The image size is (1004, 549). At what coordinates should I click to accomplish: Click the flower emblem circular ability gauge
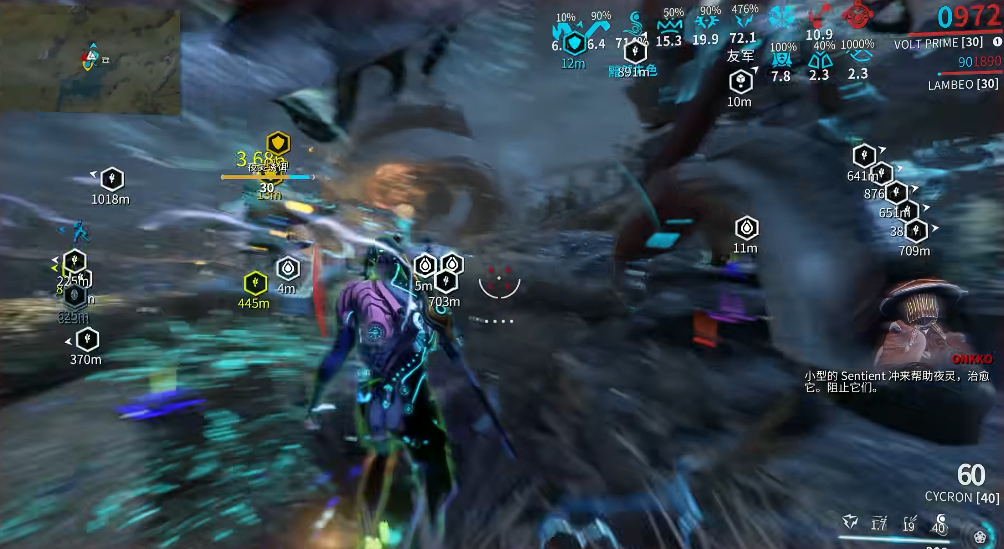(979, 535)
